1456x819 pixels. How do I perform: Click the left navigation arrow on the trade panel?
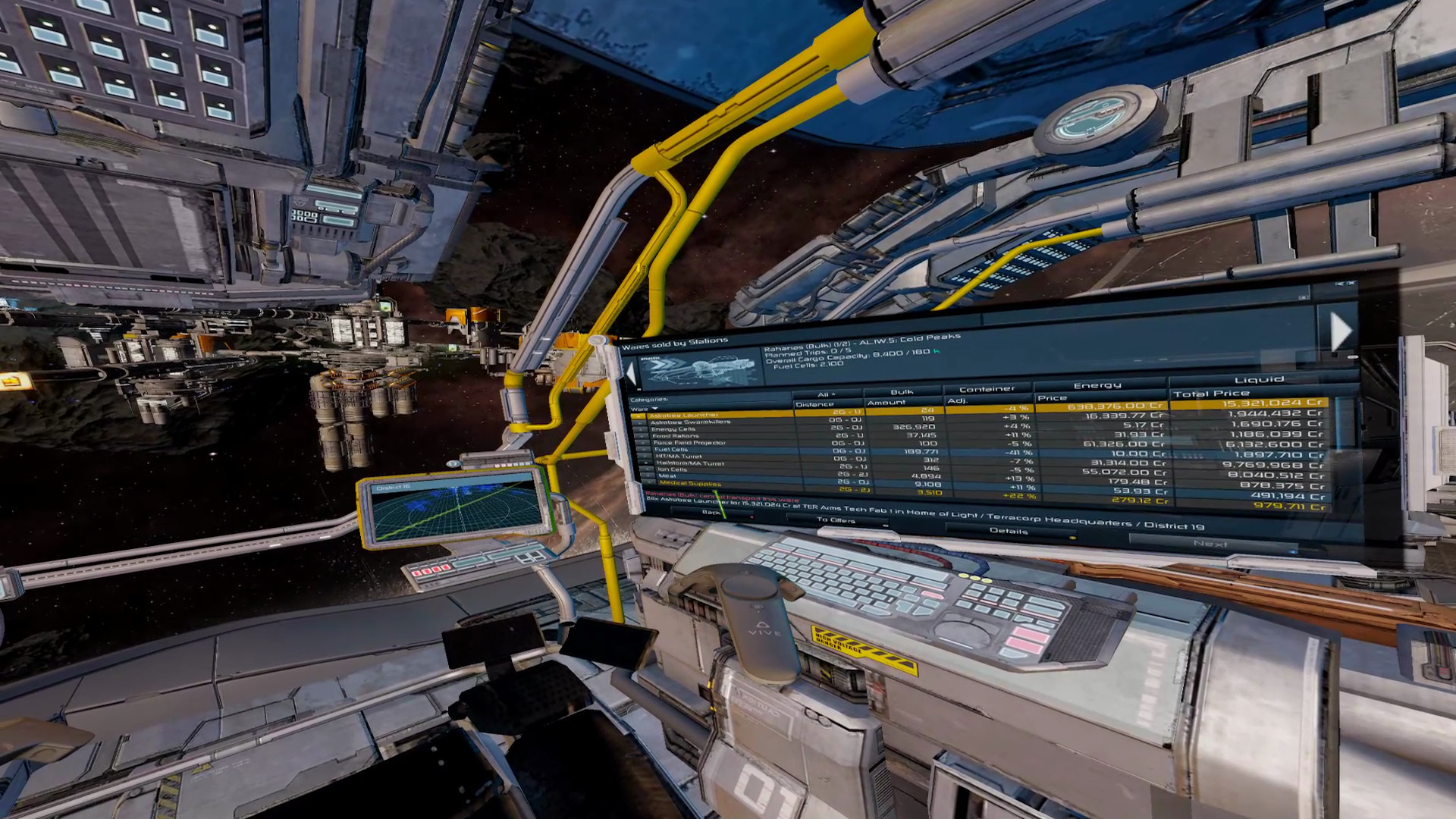coord(630,372)
